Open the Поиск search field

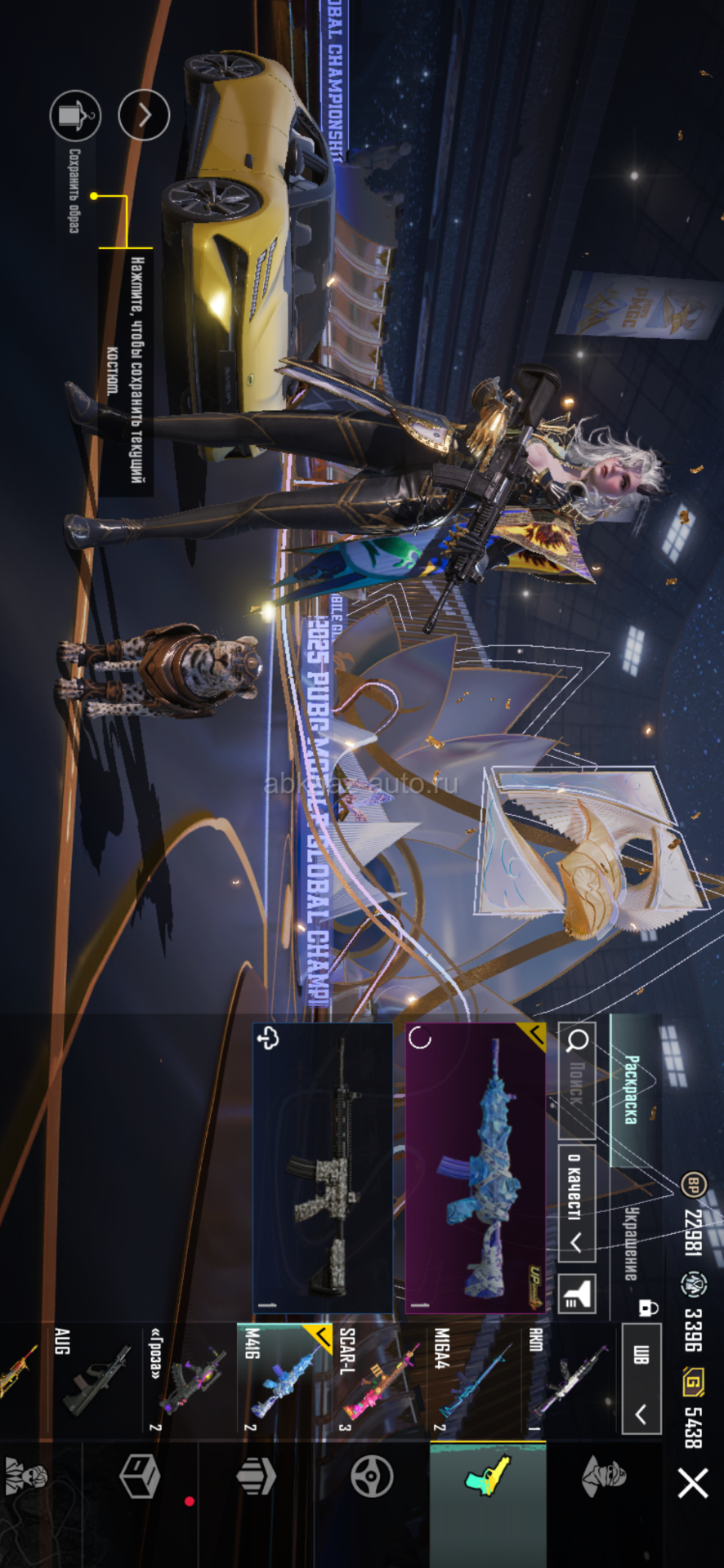tap(577, 1080)
